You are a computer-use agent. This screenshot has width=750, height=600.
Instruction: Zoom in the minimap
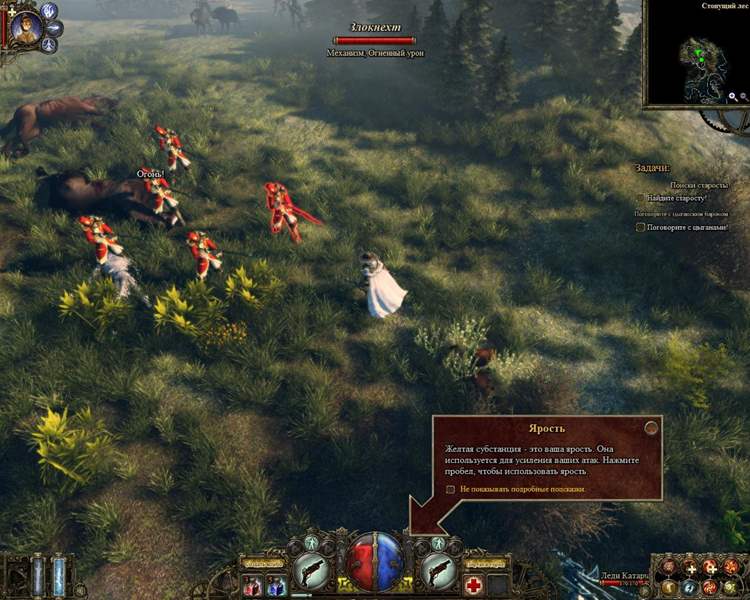click(x=733, y=97)
